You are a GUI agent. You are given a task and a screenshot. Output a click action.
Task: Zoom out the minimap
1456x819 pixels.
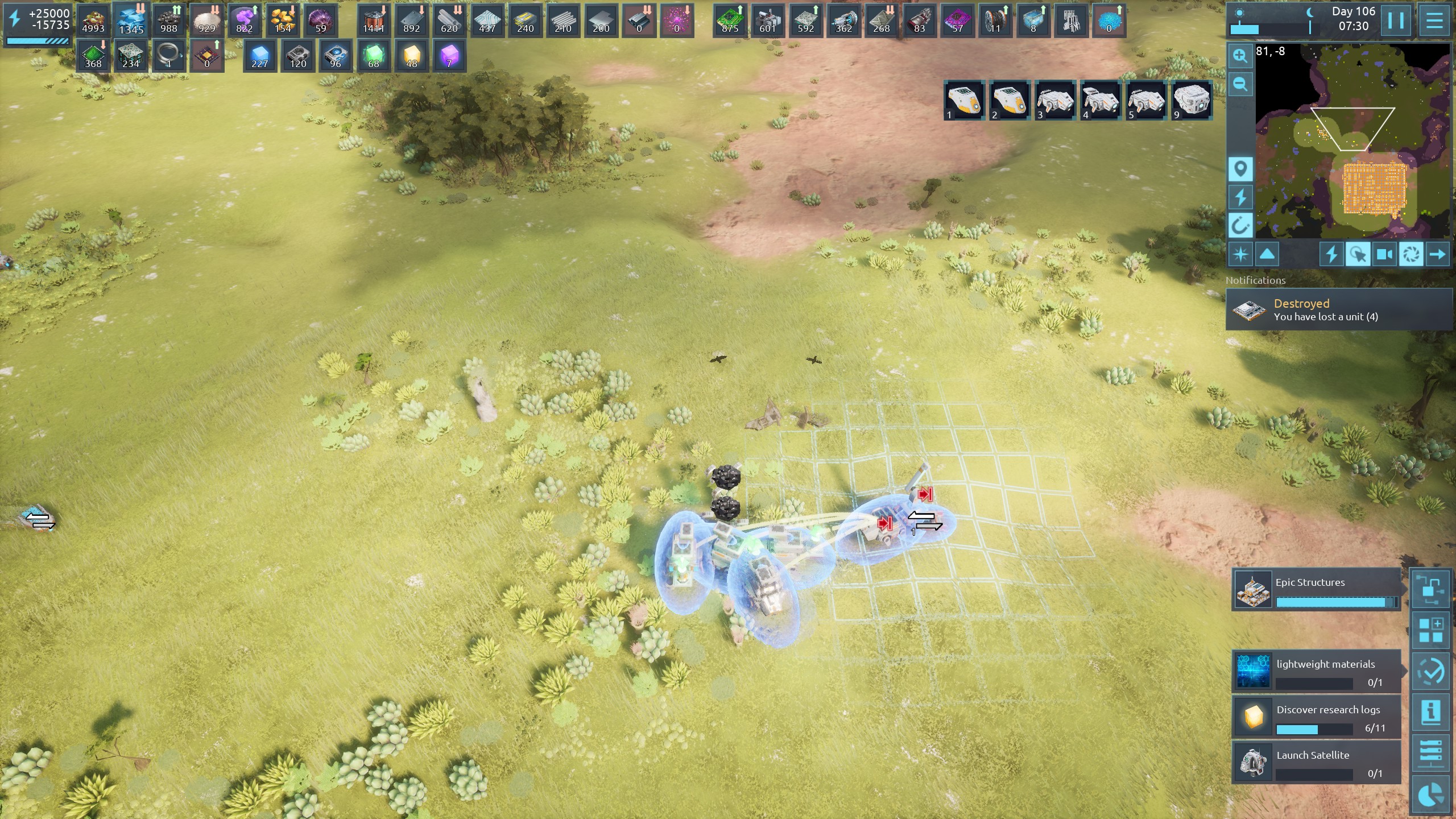[1240, 85]
